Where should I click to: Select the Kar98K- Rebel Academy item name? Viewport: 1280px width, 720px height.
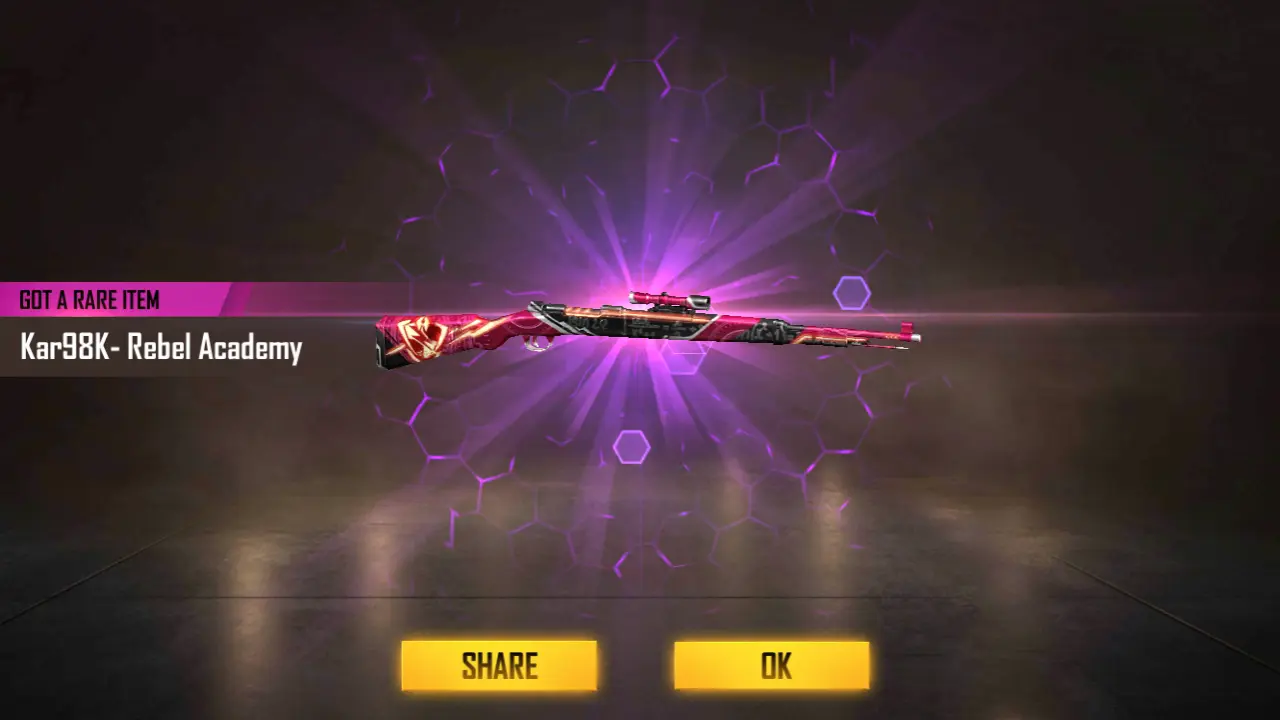tap(160, 347)
